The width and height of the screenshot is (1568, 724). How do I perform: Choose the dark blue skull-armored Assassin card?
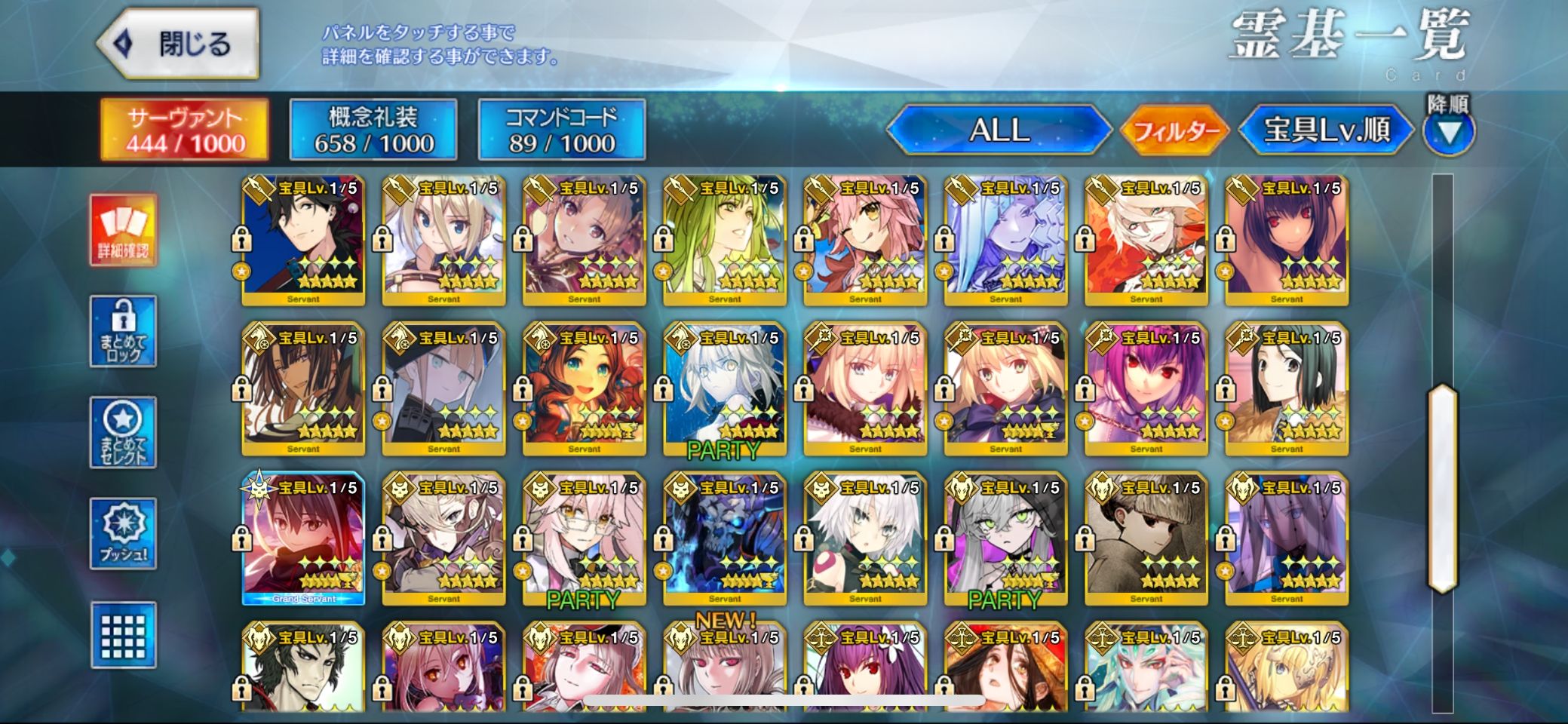(725, 539)
